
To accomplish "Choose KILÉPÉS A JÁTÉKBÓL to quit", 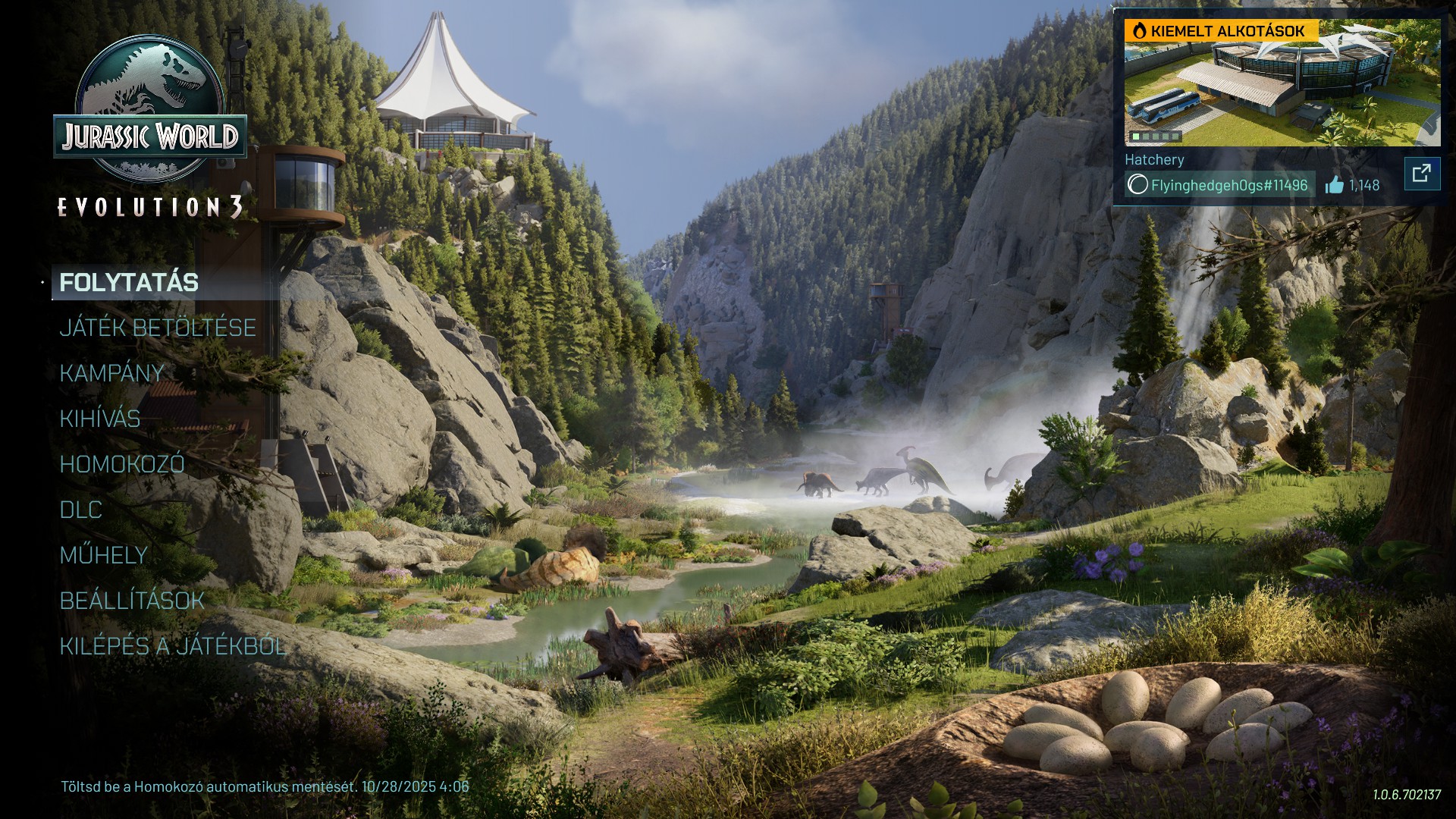I will 173,646.
